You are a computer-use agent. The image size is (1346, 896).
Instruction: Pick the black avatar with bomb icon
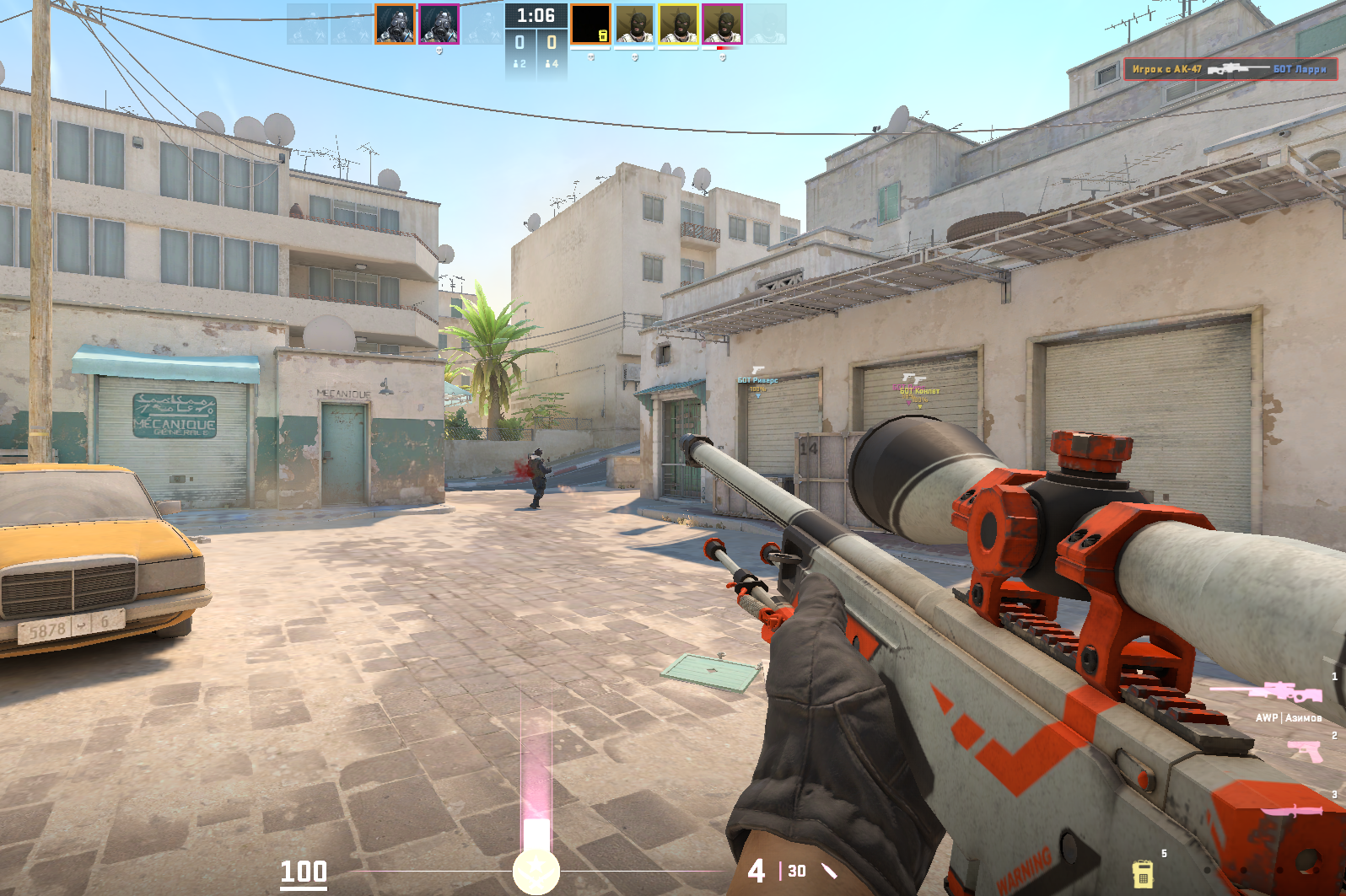click(x=590, y=24)
